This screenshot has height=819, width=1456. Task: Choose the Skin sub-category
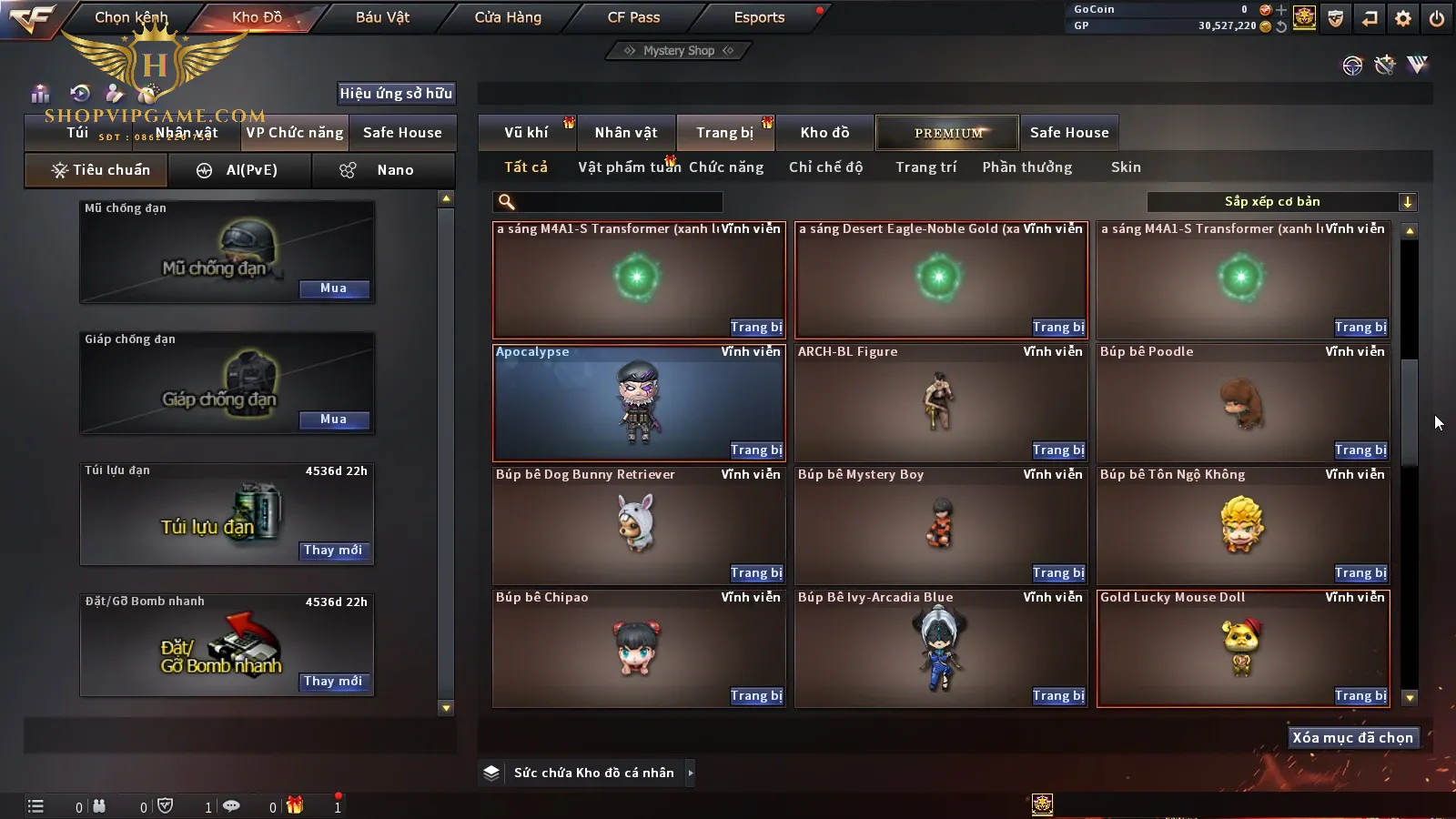1126,167
